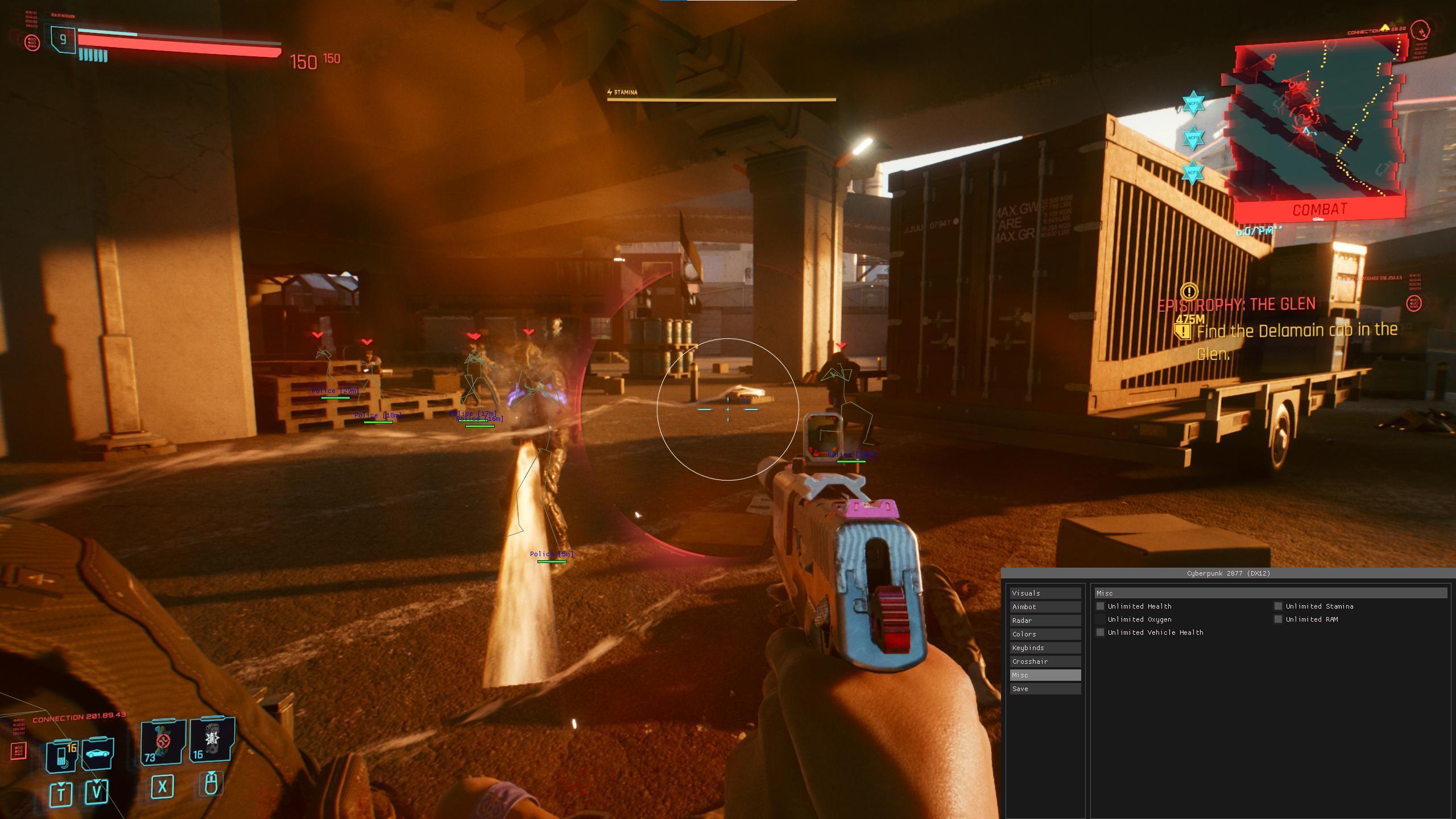Show the Keybinds tab
Viewport: 1456px width, 819px height.
(x=1045, y=648)
